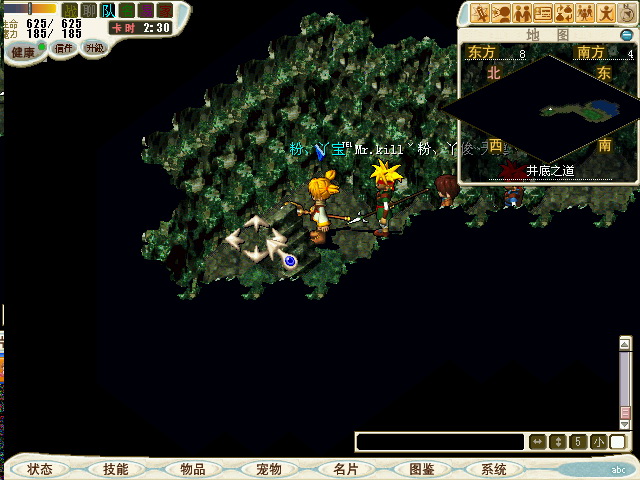Screen dimensions: 640x480
Task: Click the 小 font size button
Action: (597, 442)
